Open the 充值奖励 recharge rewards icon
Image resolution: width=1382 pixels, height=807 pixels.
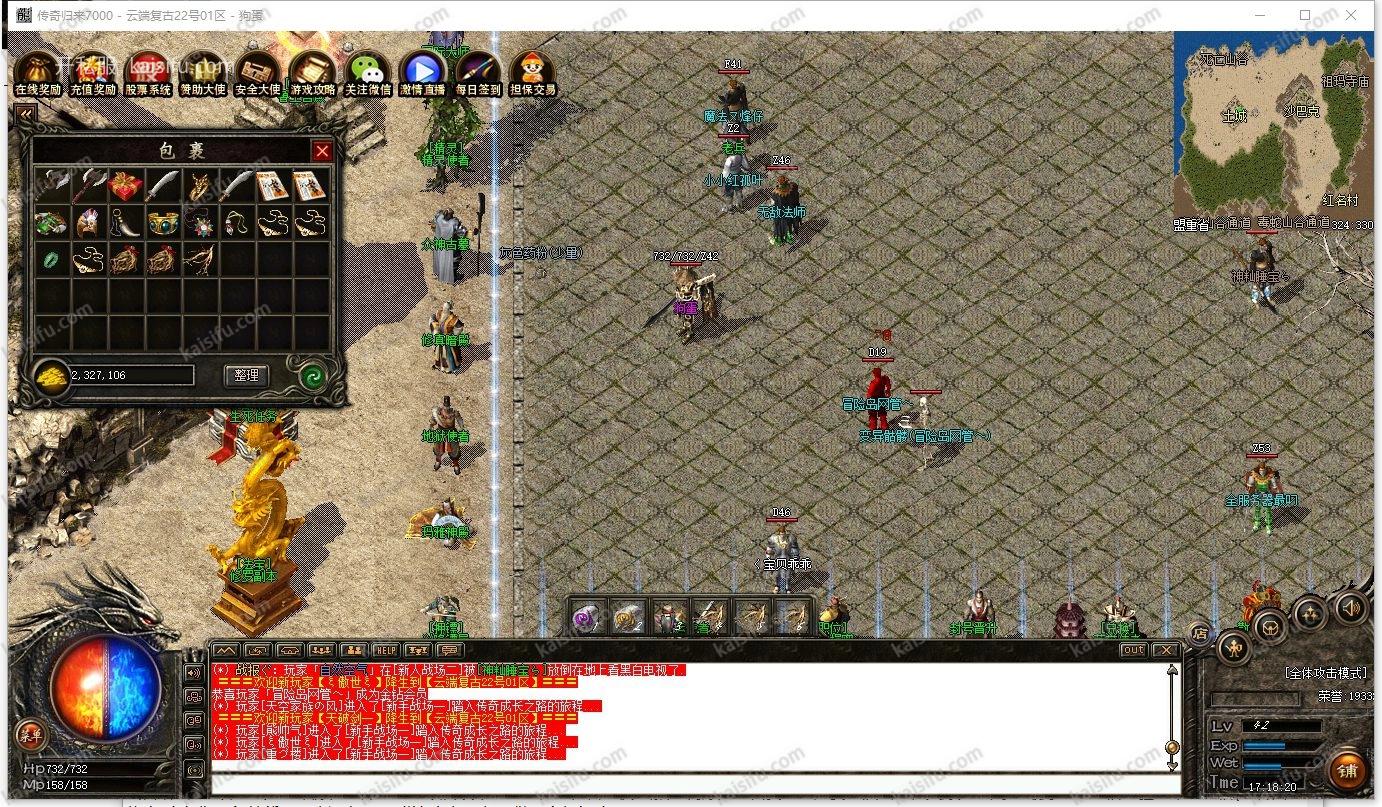click(93, 74)
